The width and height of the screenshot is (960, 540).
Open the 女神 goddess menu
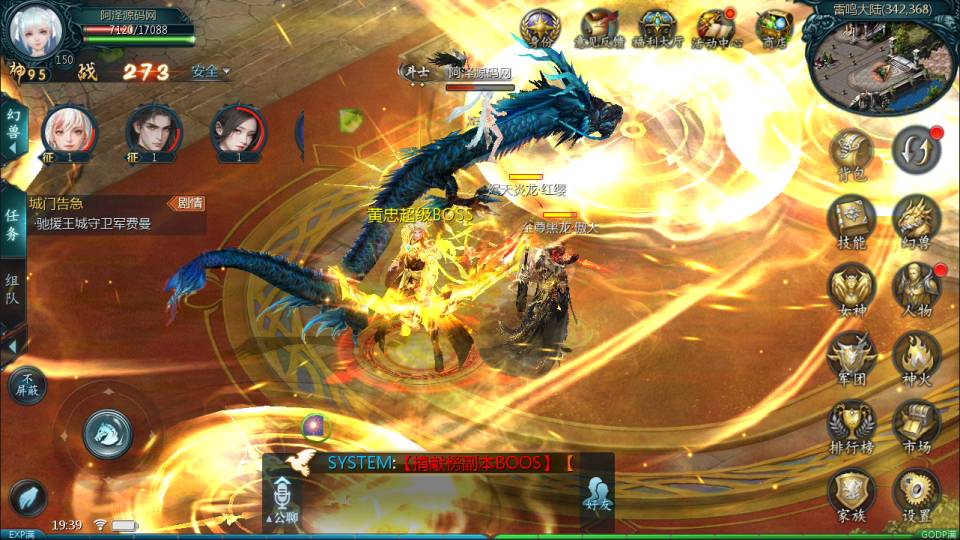coord(852,289)
